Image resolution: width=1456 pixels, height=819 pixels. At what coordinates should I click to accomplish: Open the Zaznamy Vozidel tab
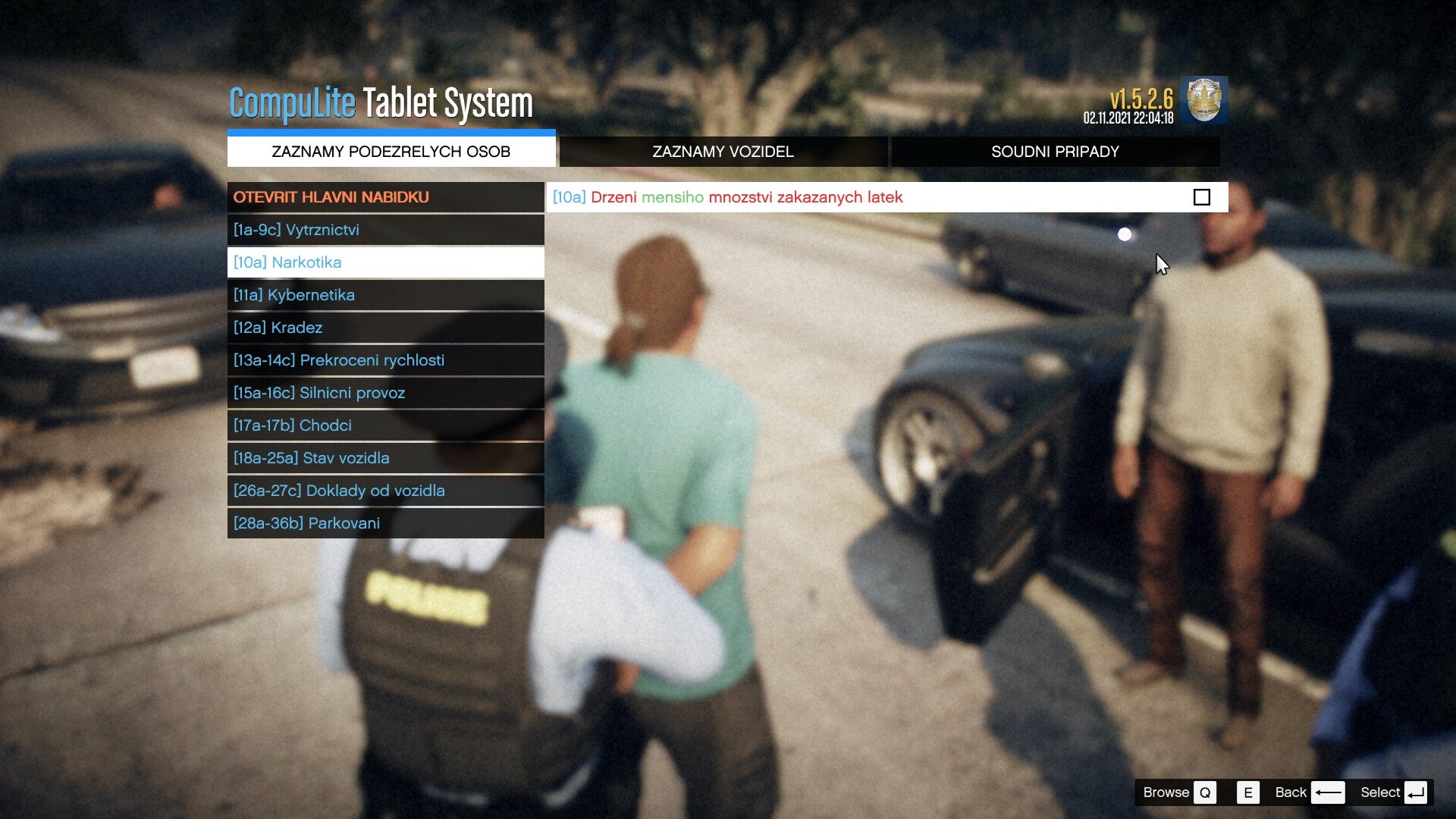tap(723, 152)
